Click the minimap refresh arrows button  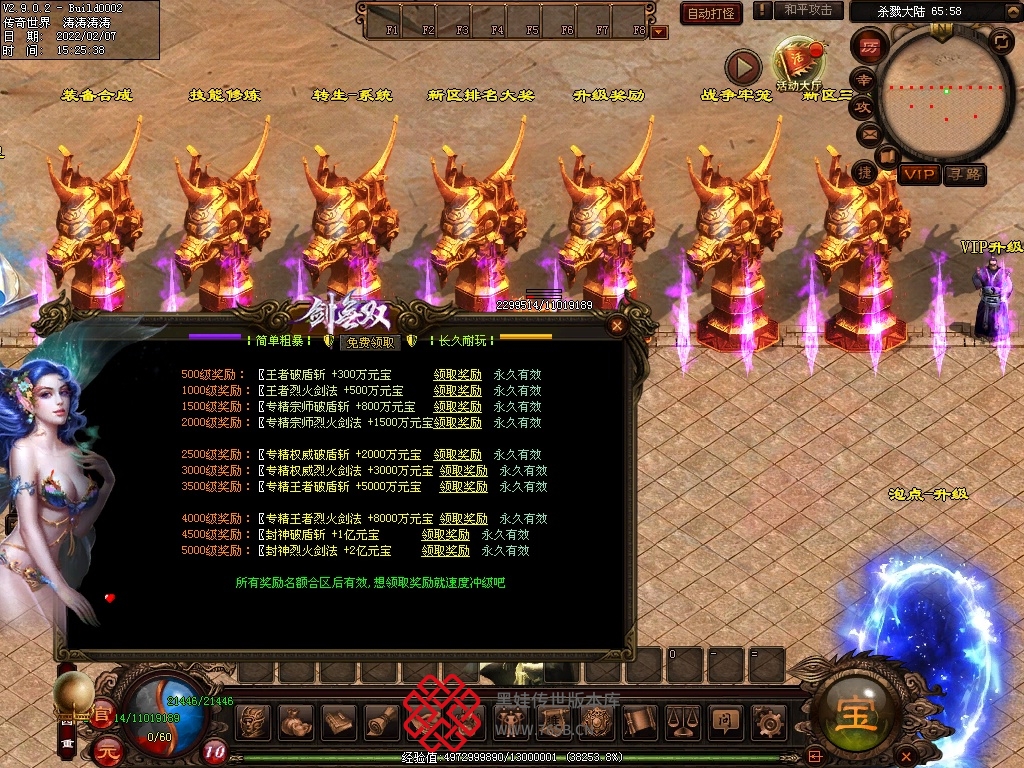tap(1000, 41)
